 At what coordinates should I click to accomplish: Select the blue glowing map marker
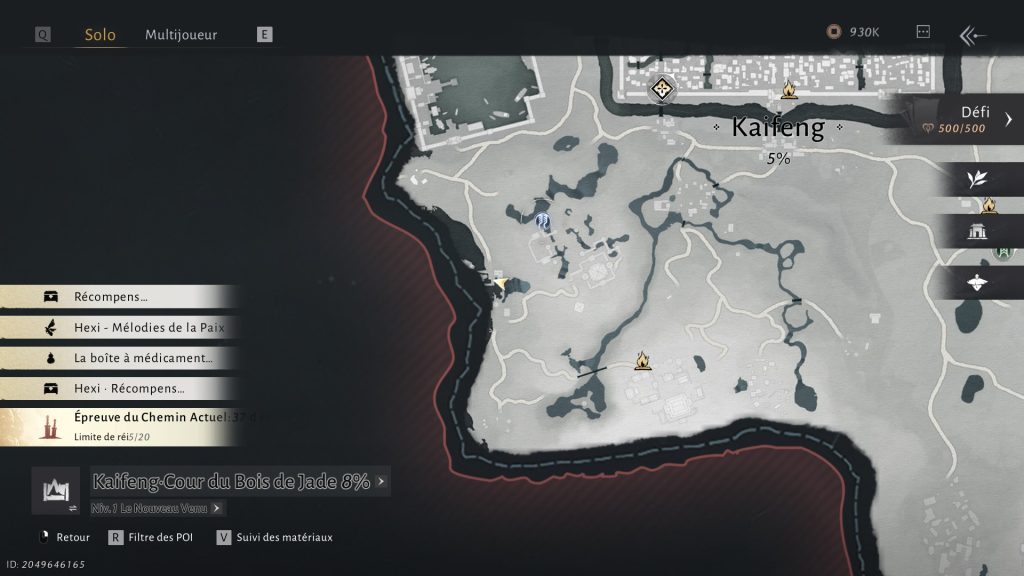(543, 221)
